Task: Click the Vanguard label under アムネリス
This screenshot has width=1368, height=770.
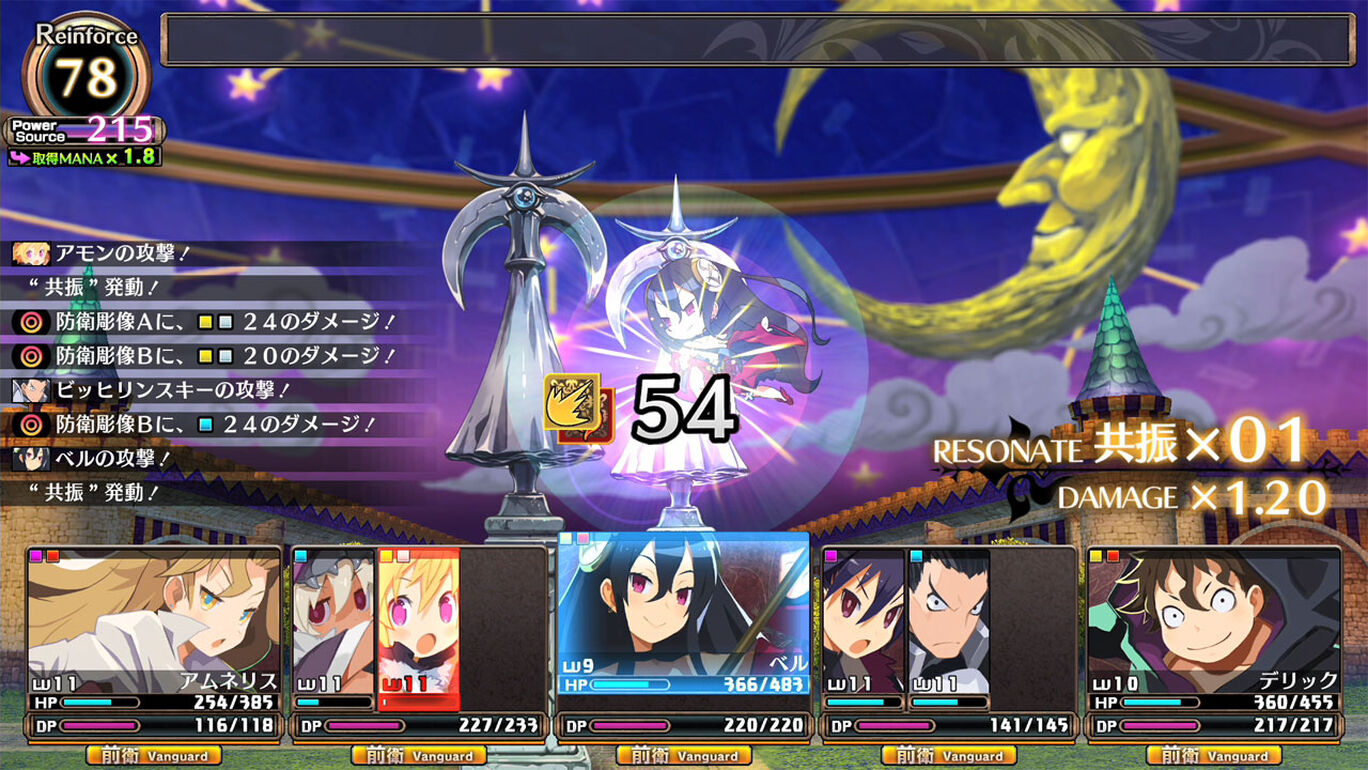Action: click(x=153, y=756)
